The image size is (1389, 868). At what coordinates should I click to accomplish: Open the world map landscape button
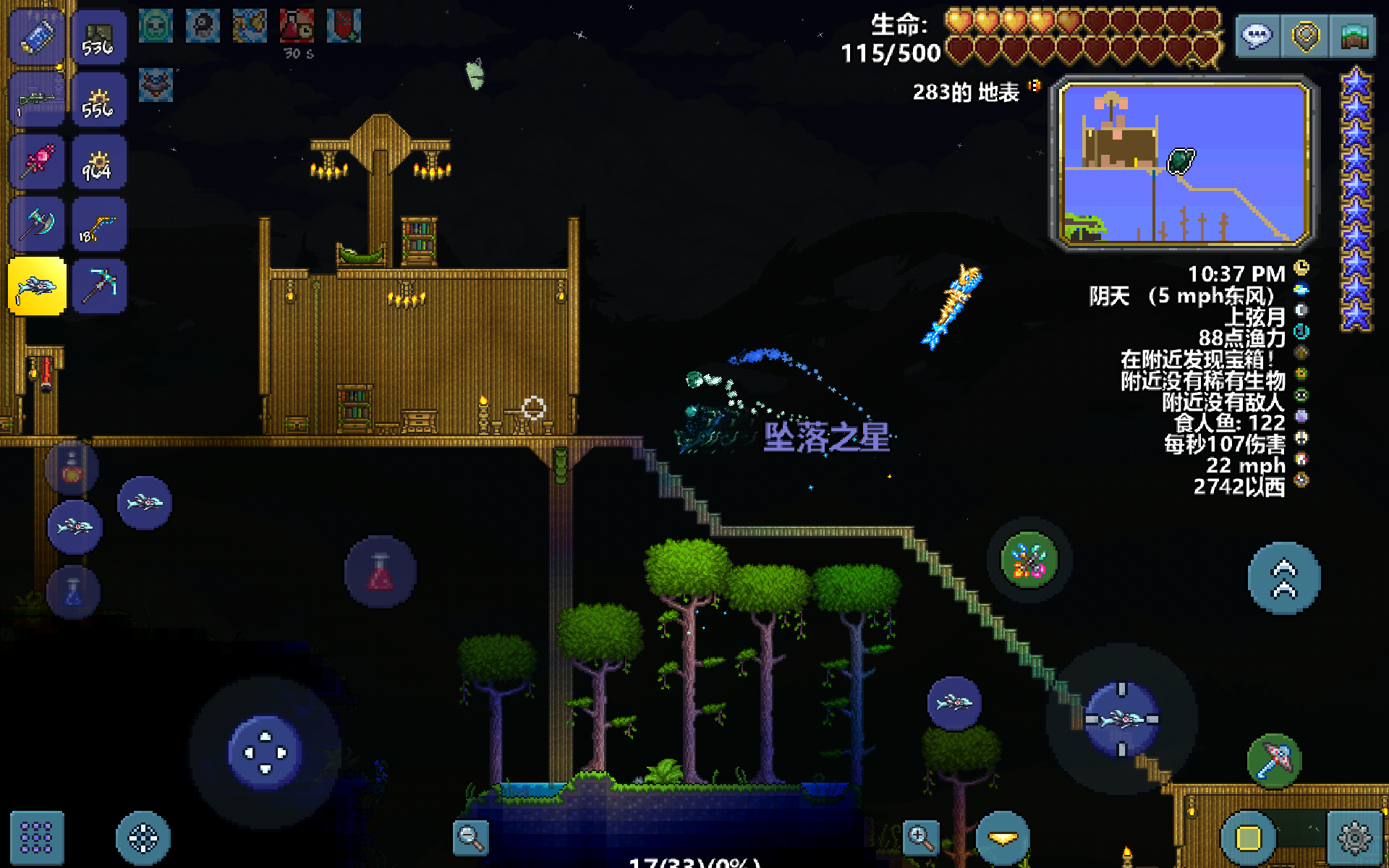(1353, 36)
